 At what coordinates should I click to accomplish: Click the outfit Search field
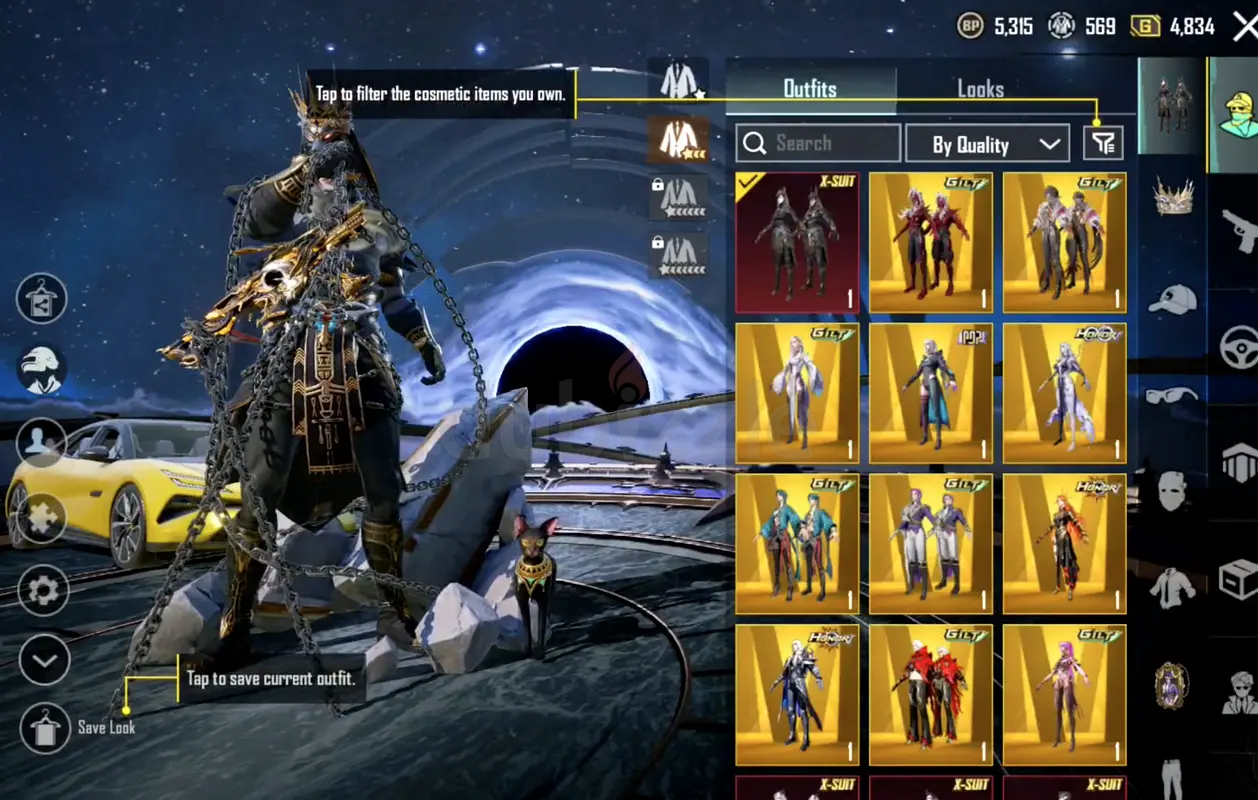tap(818, 144)
